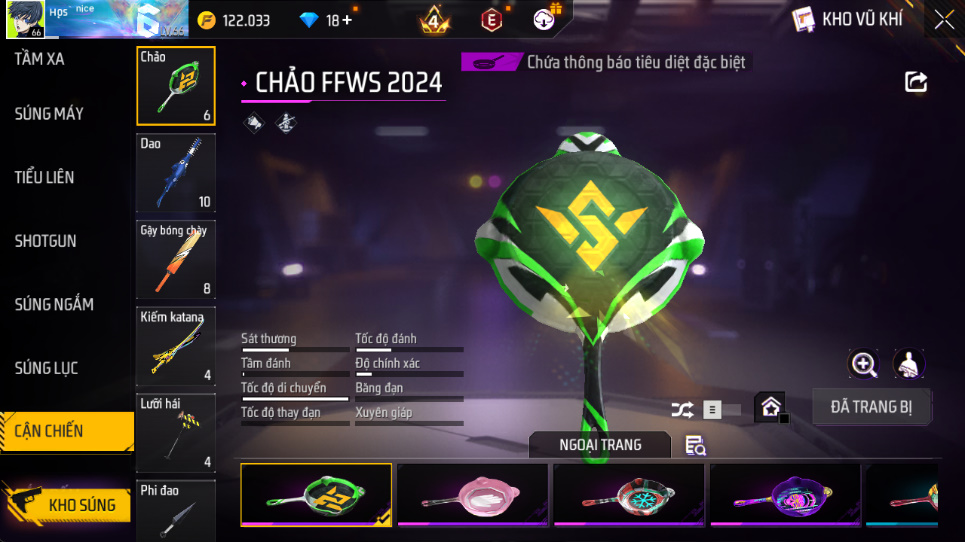Choose the Dao weapon slot

click(175, 173)
